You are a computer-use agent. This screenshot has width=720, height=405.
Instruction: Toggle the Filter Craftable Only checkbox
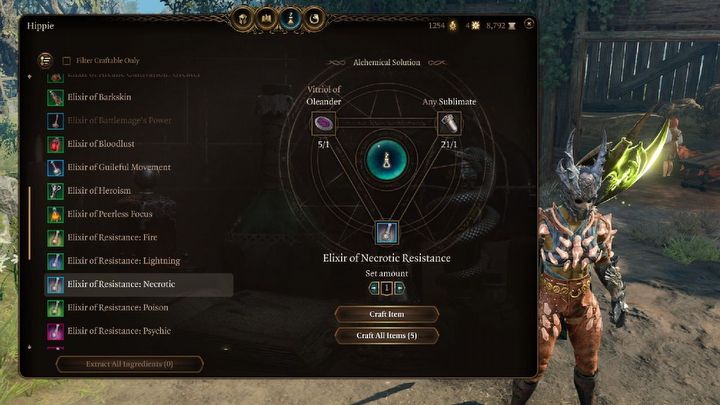tap(67, 61)
